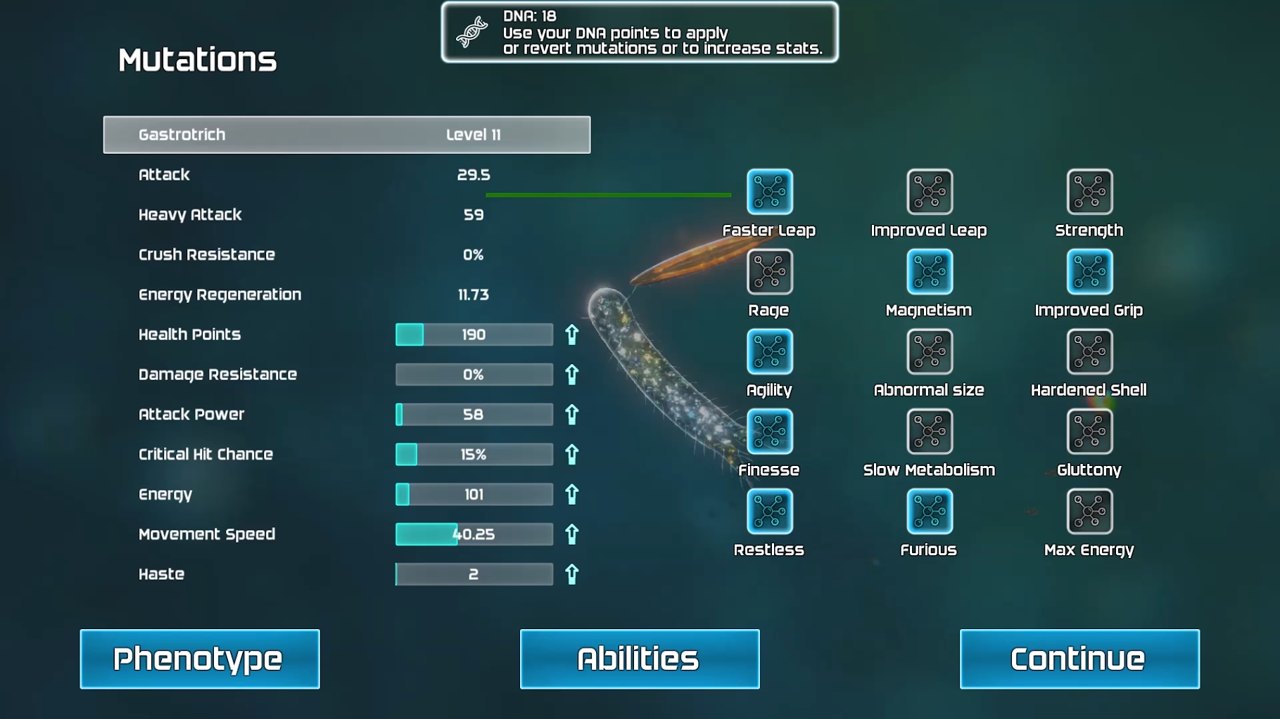1280x719 pixels.
Task: Increase Haste using the arrow
Action: 572,574
